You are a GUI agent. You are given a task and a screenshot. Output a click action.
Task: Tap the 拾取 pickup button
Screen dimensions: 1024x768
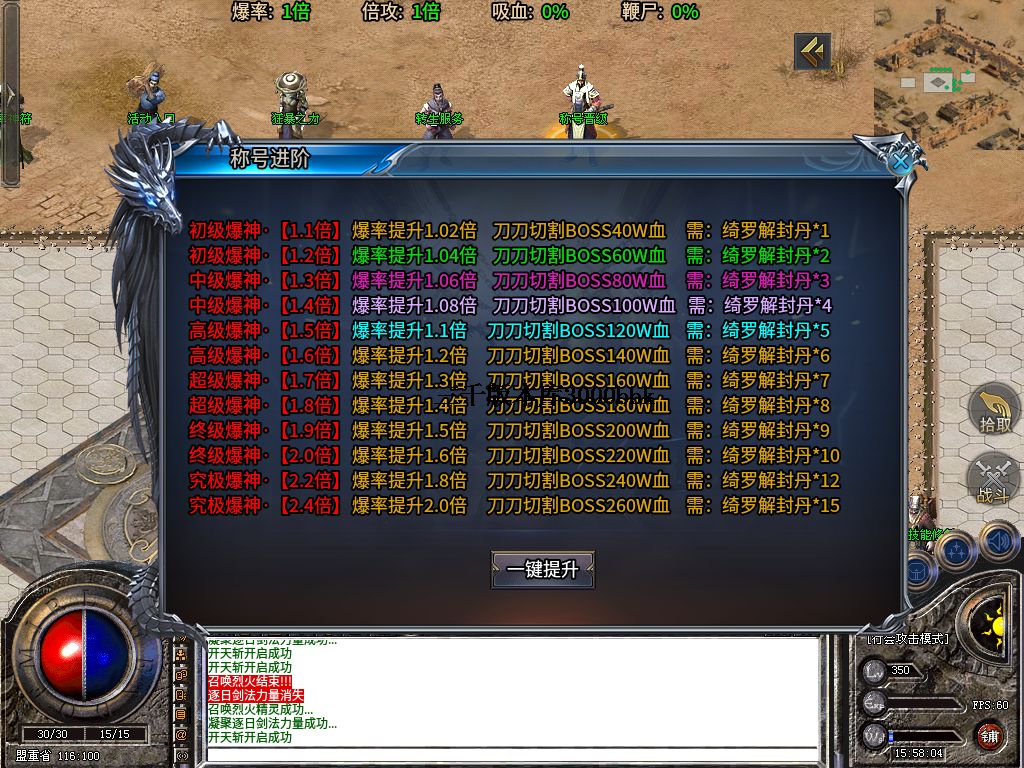click(994, 410)
